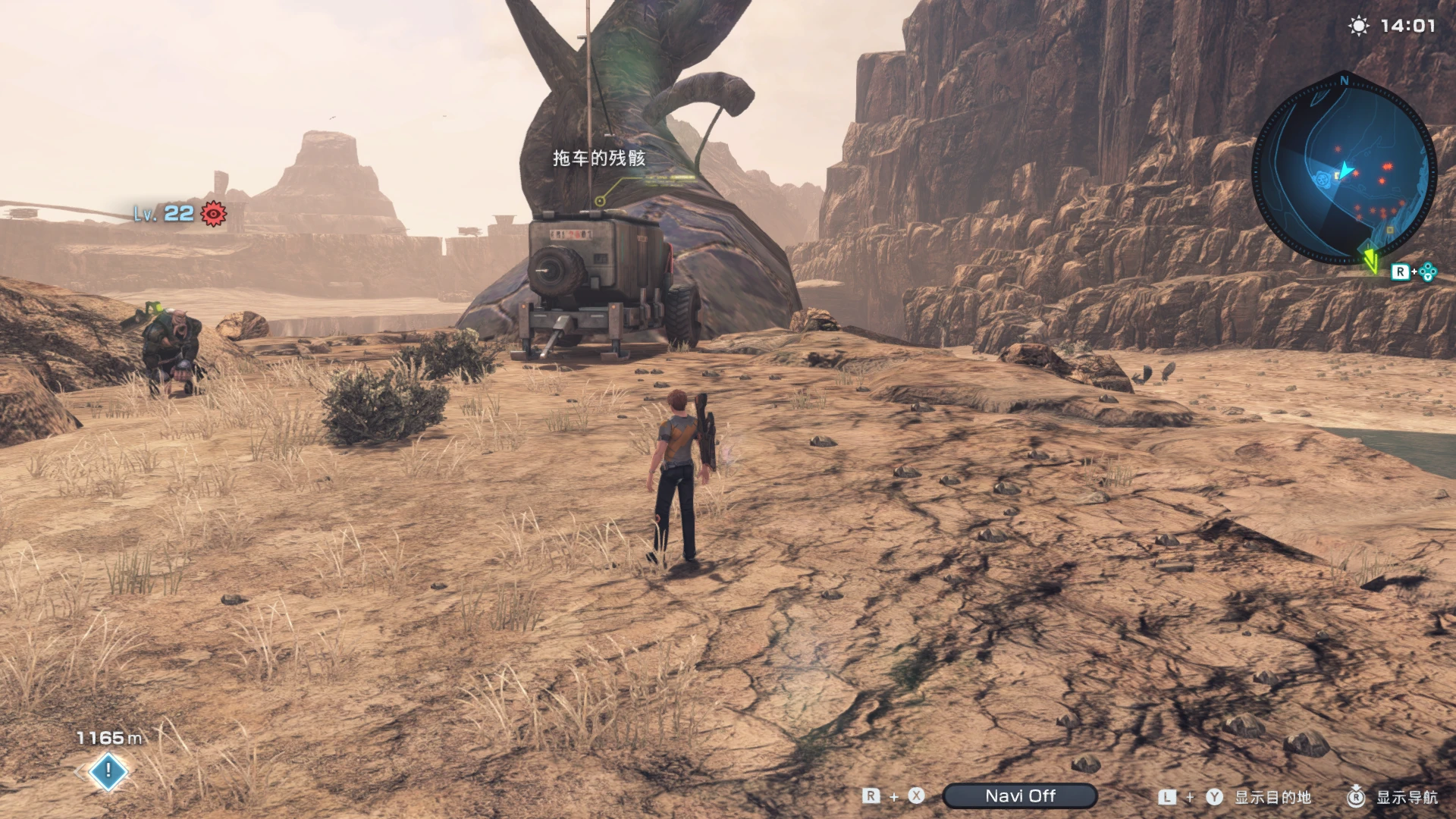The width and height of the screenshot is (1456, 819).
Task: Select the 显示导航 rotate-R icon
Action: point(1356,797)
